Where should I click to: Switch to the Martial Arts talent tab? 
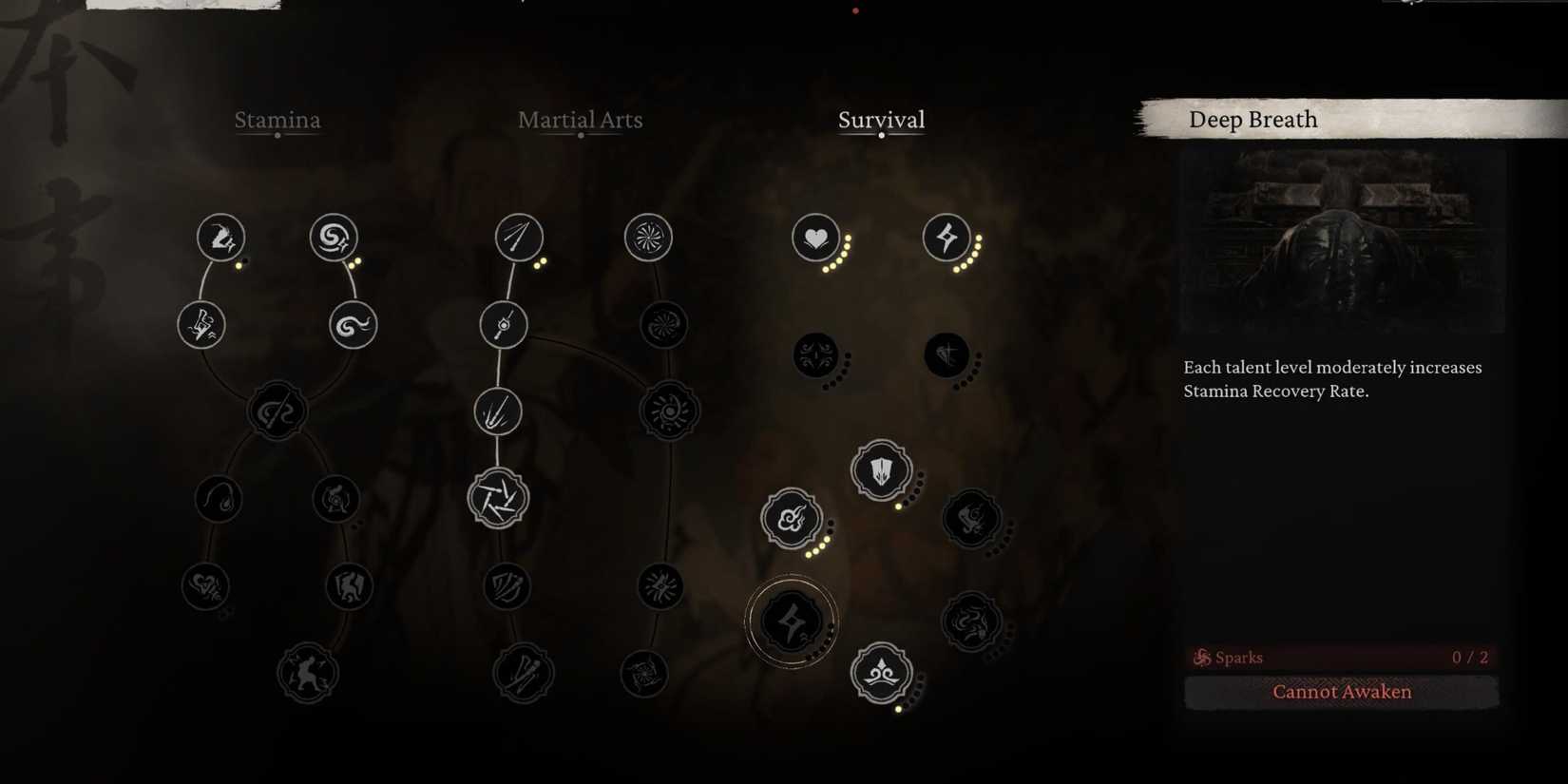point(580,120)
